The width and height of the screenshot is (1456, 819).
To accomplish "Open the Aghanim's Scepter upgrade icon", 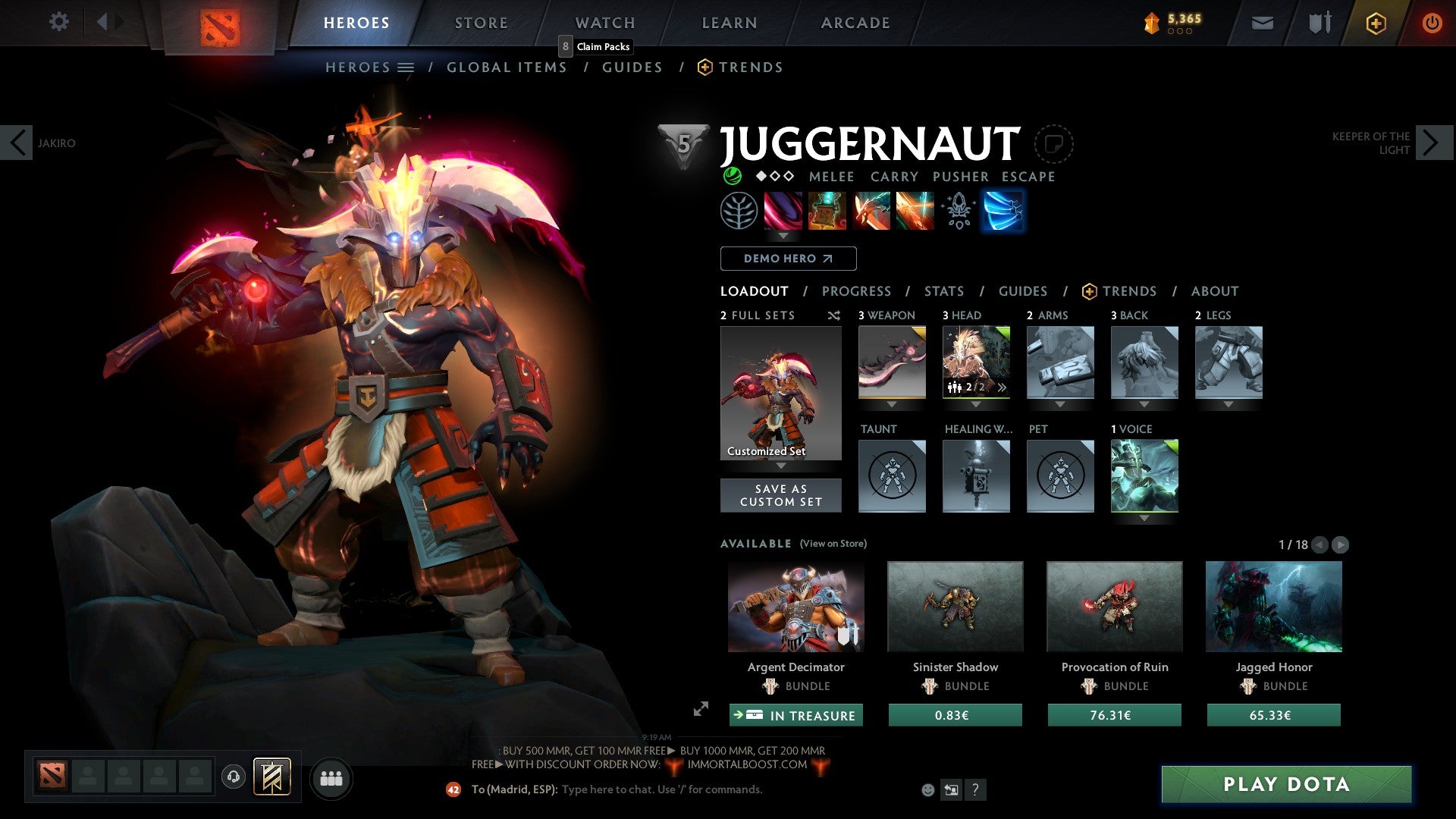I will coord(958,211).
